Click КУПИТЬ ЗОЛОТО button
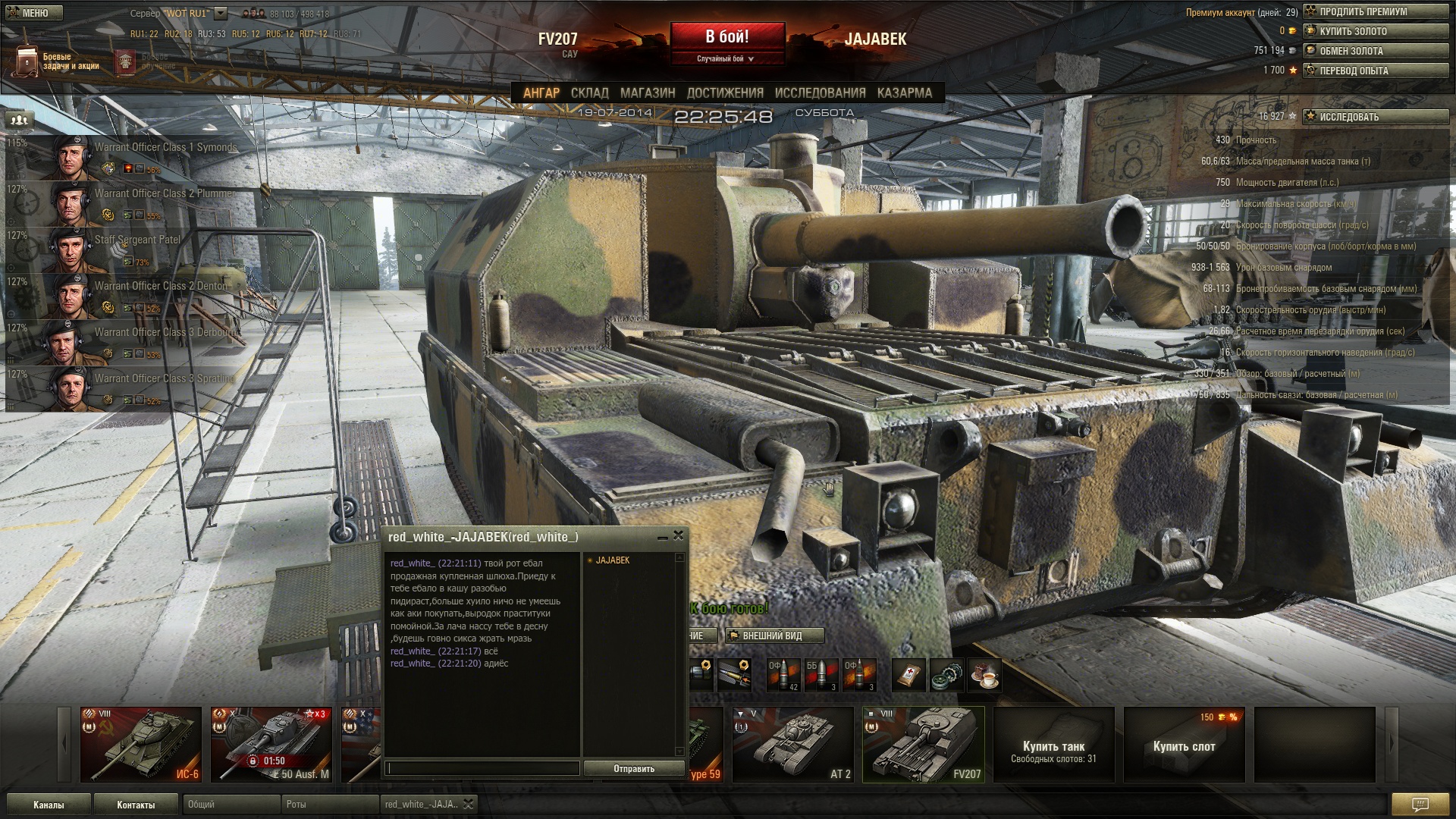1456x819 pixels. pos(1376,31)
